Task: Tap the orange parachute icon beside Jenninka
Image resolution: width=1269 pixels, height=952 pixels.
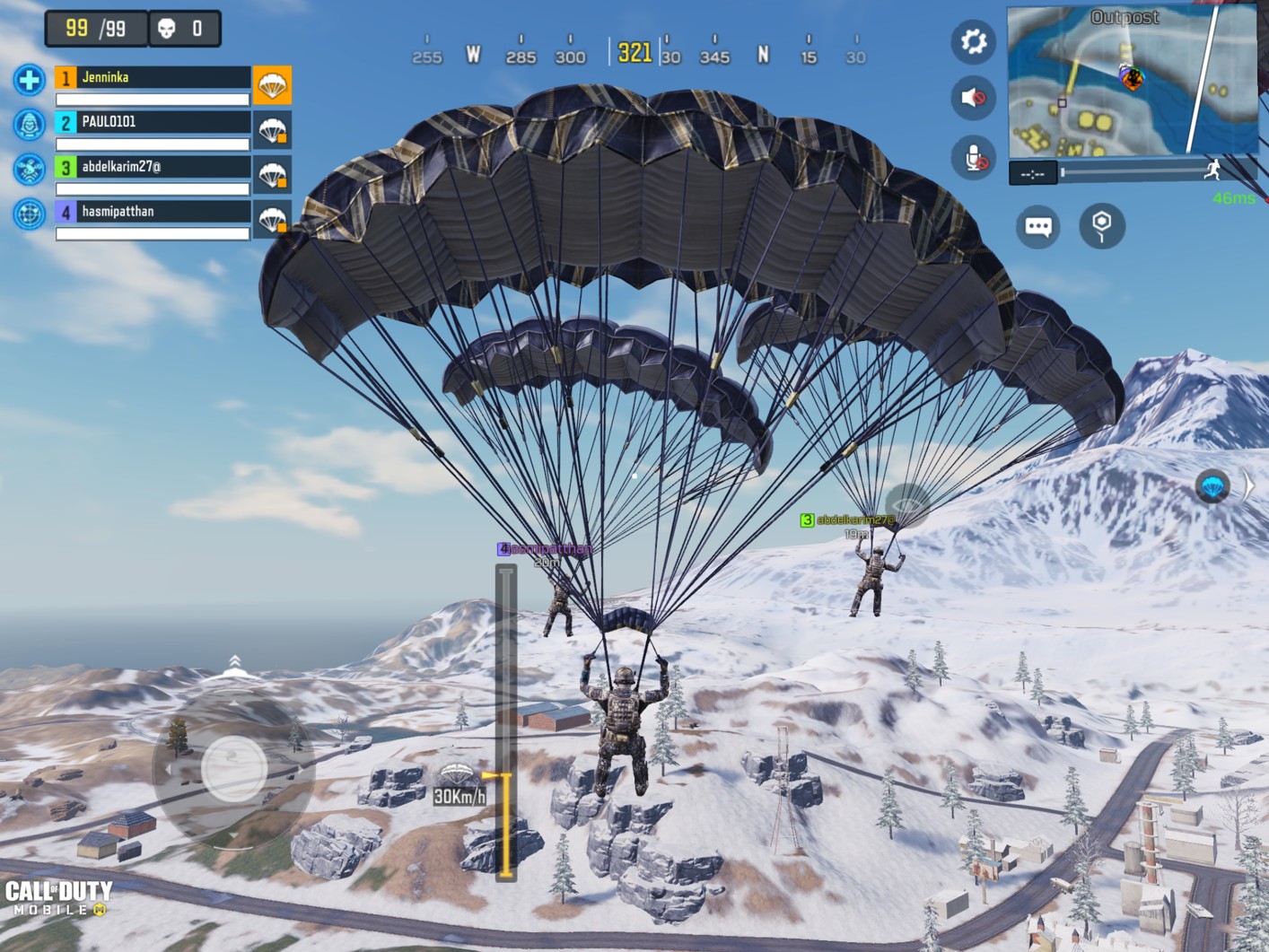Action: (272, 85)
